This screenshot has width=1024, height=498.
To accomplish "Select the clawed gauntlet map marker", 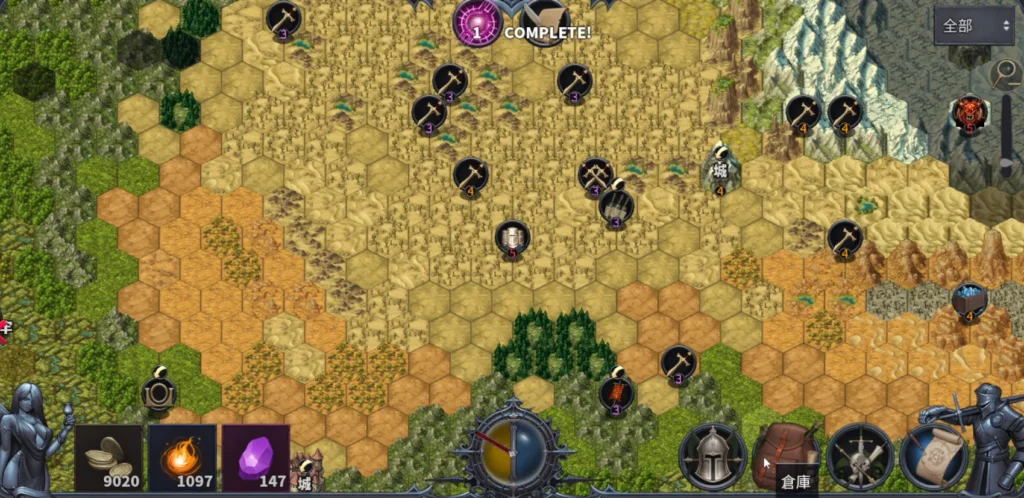I will (616, 206).
